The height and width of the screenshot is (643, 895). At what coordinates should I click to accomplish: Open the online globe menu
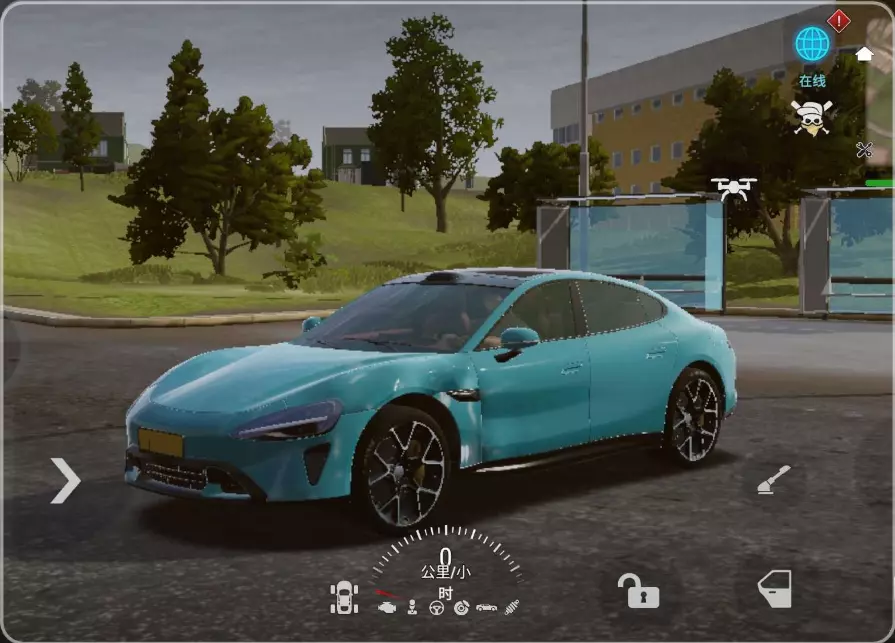click(811, 45)
